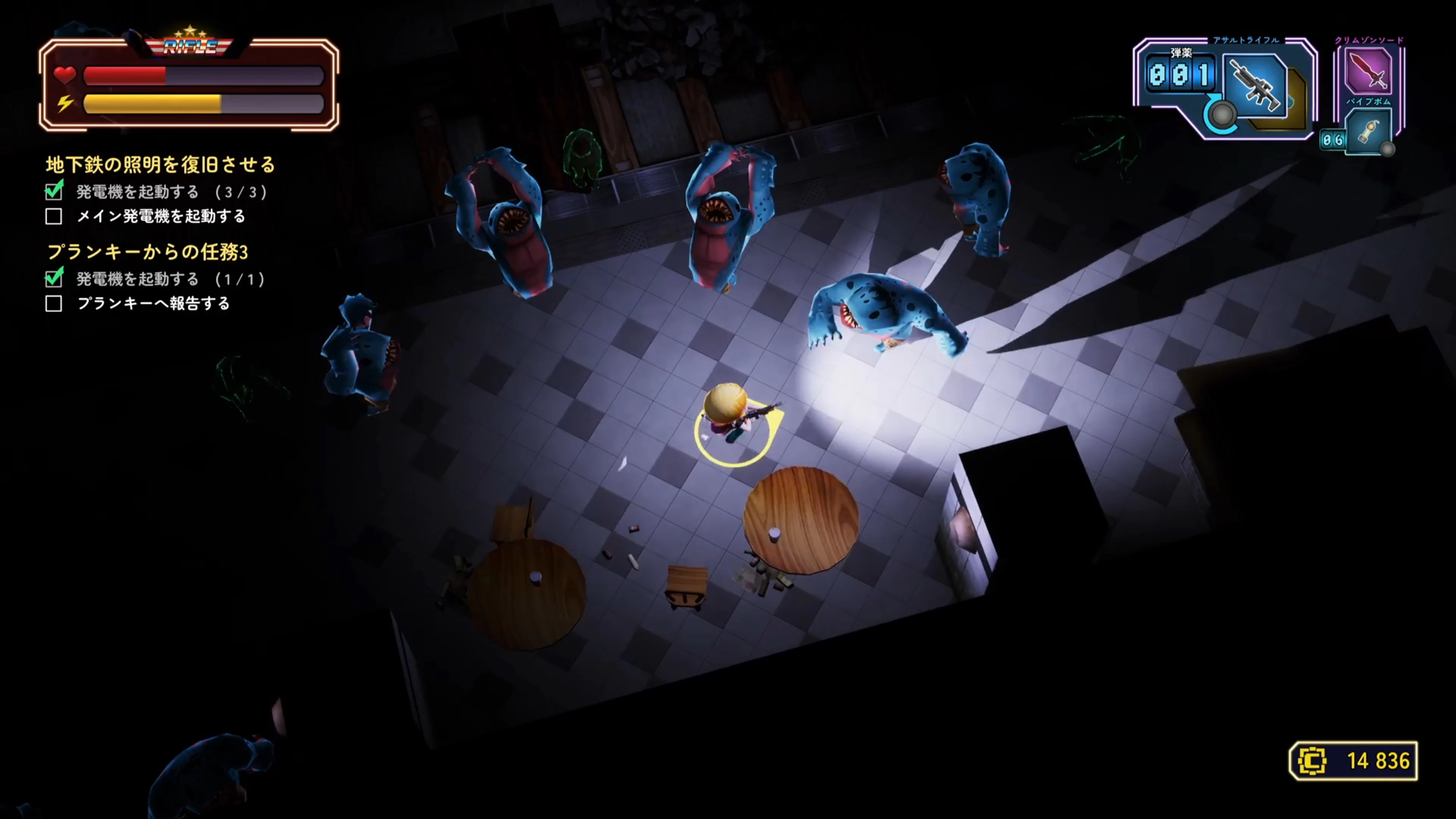Check the メイン発電機を起動する objective box

54,217
